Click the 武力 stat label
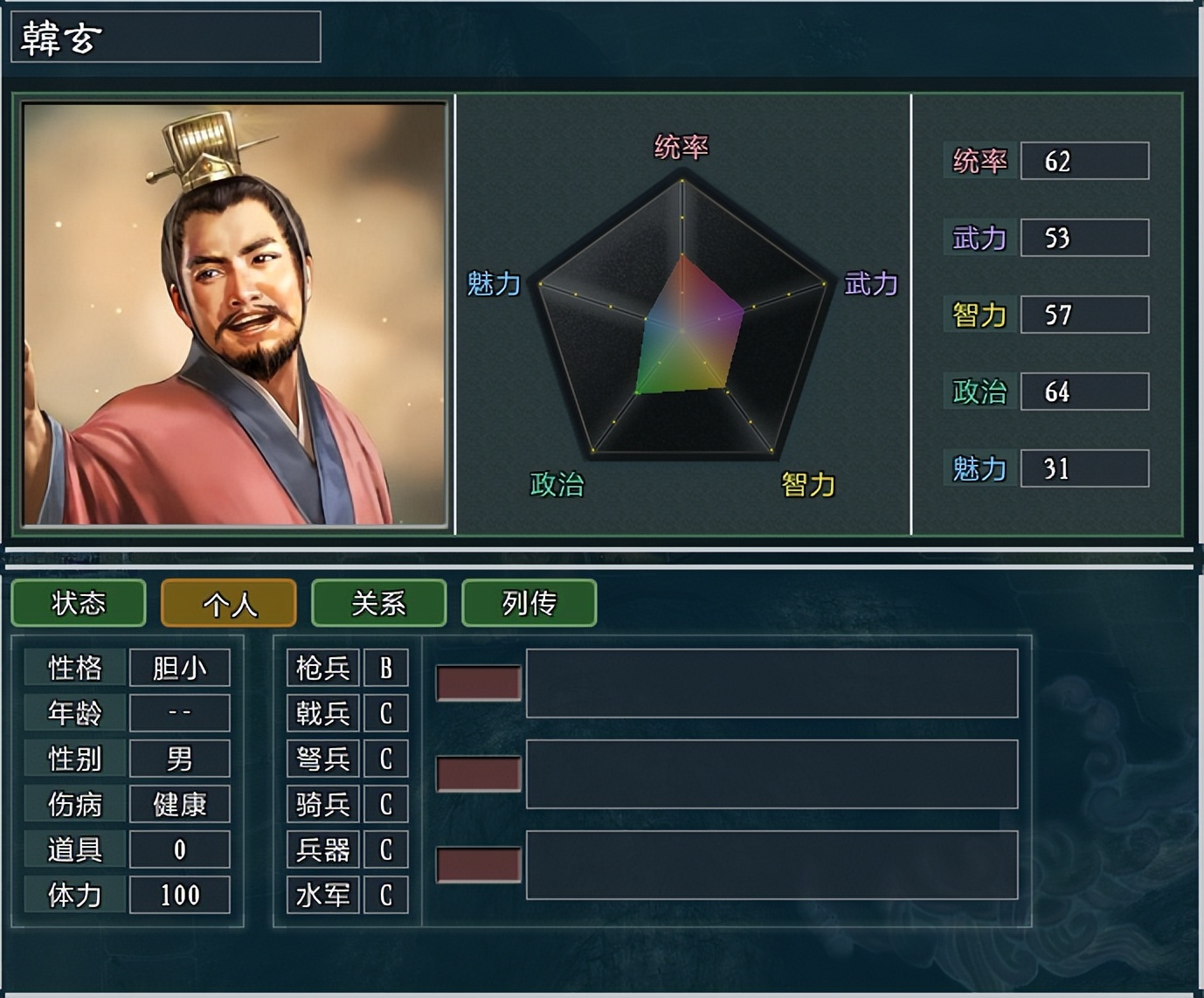Image resolution: width=1204 pixels, height=998 pixels. coord(980,238)
